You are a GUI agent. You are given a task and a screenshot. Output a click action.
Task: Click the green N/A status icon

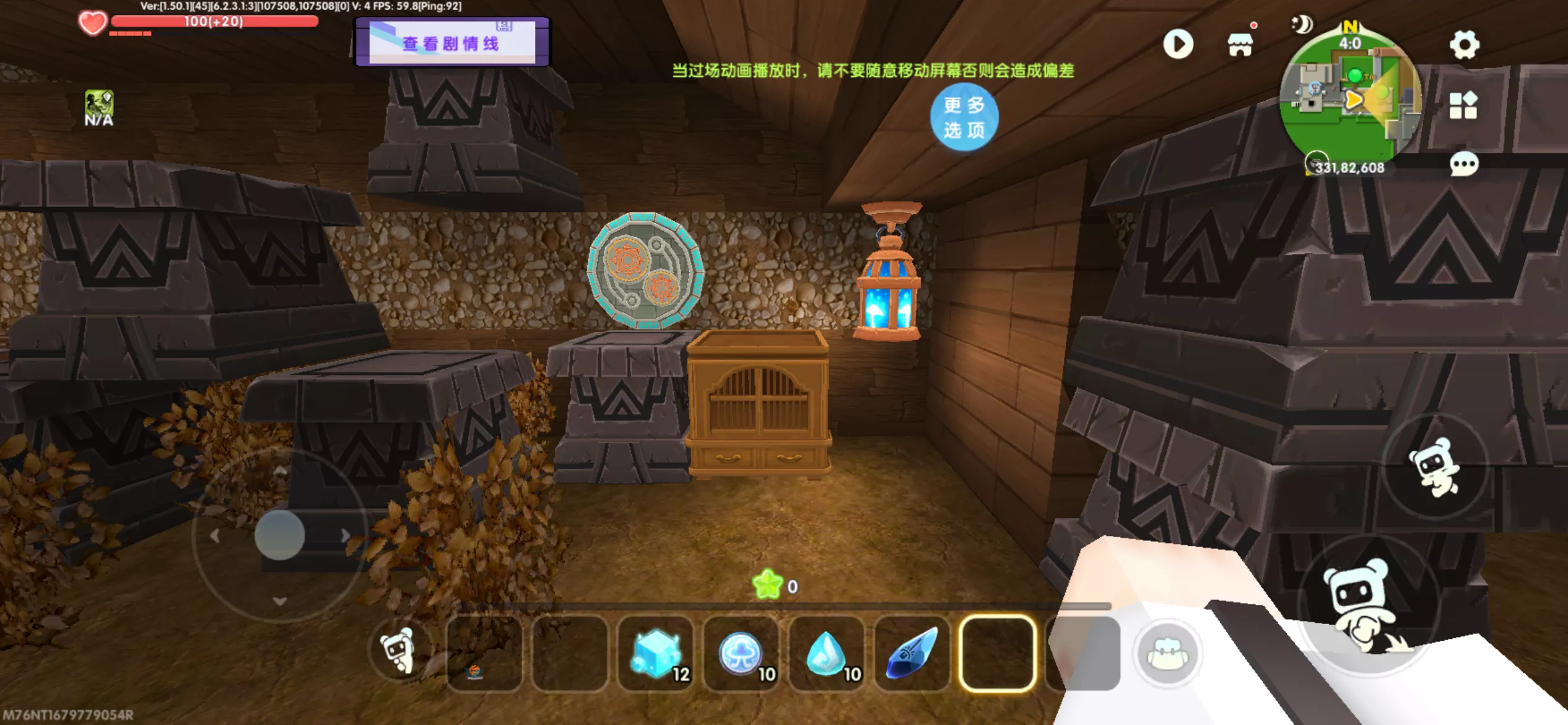(99, 107)
